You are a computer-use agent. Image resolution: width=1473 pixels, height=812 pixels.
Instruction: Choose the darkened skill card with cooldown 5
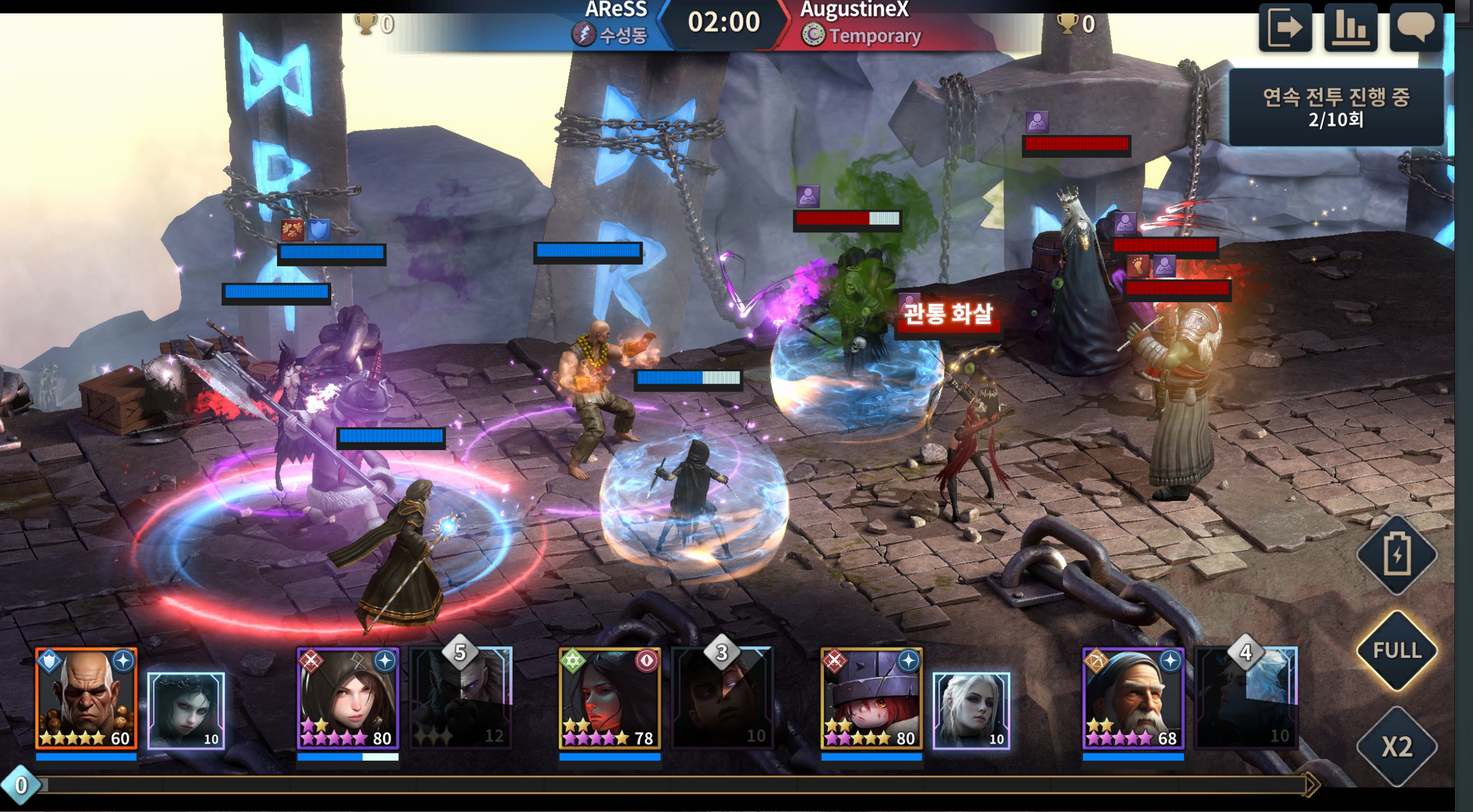(x=461, y=698)
